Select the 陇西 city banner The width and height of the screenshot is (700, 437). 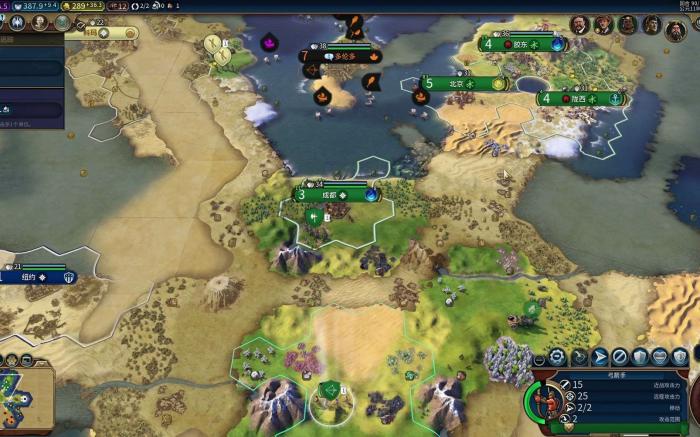(x=582, y=99)
